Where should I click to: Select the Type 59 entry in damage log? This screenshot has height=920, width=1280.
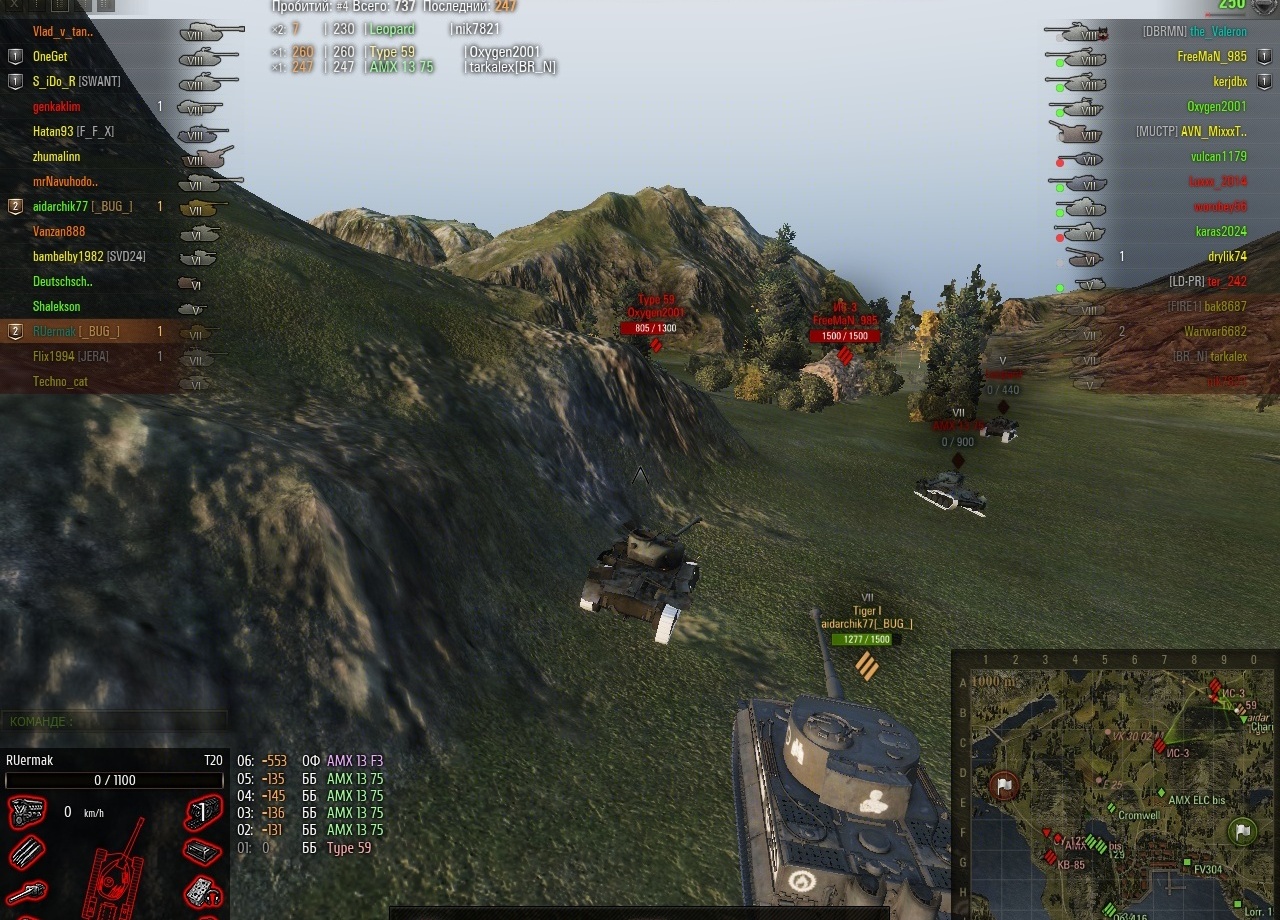[349, 848]
